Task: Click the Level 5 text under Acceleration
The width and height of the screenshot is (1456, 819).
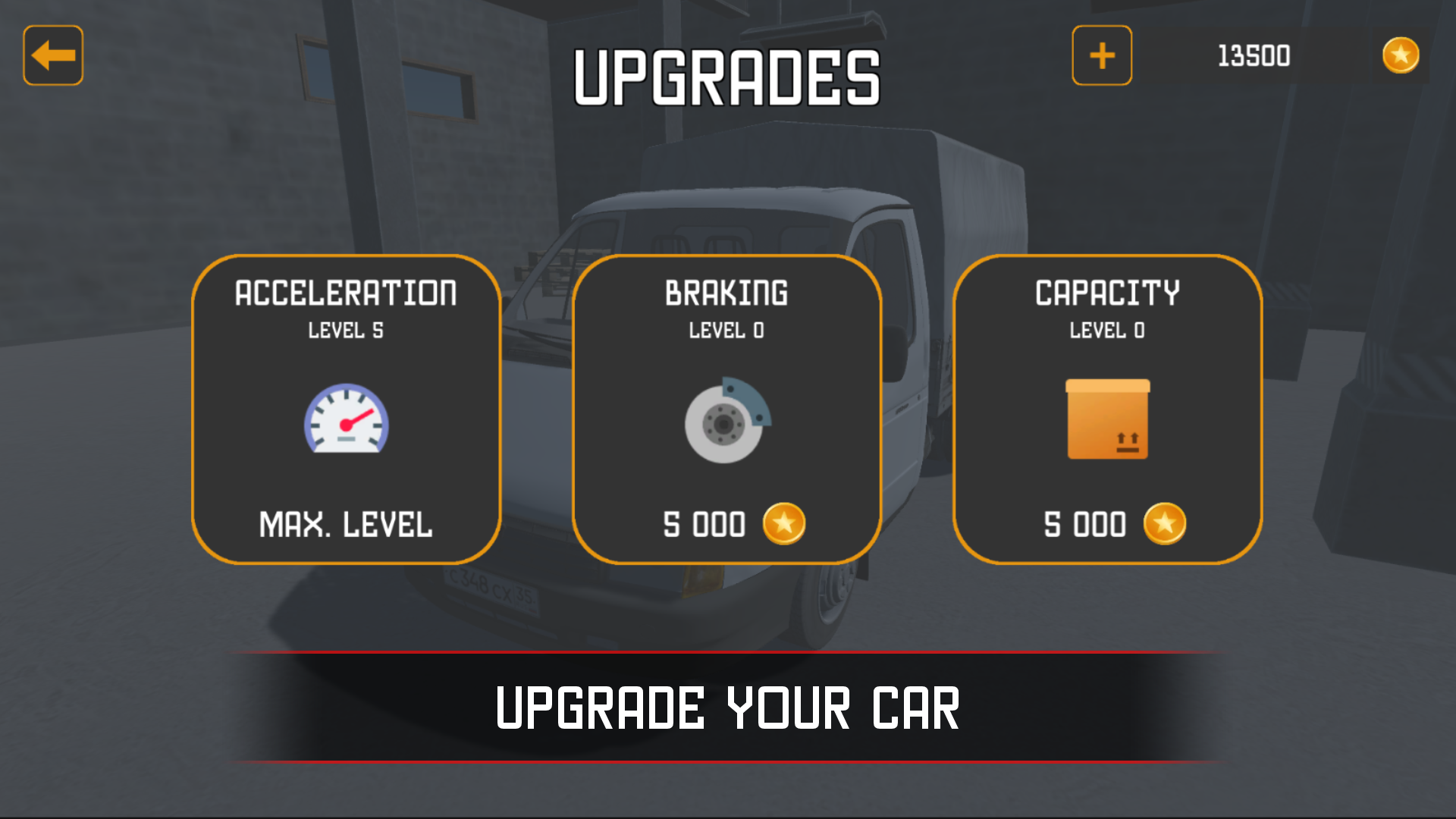Action: tap(347, 331)
